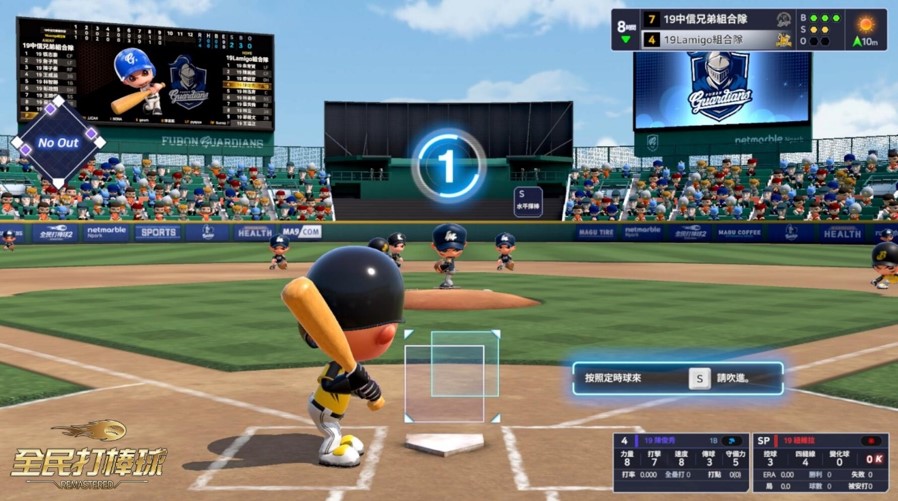Click the No Out base runner diamond
This screenshot has height=501, width=898.
(58, 142)
